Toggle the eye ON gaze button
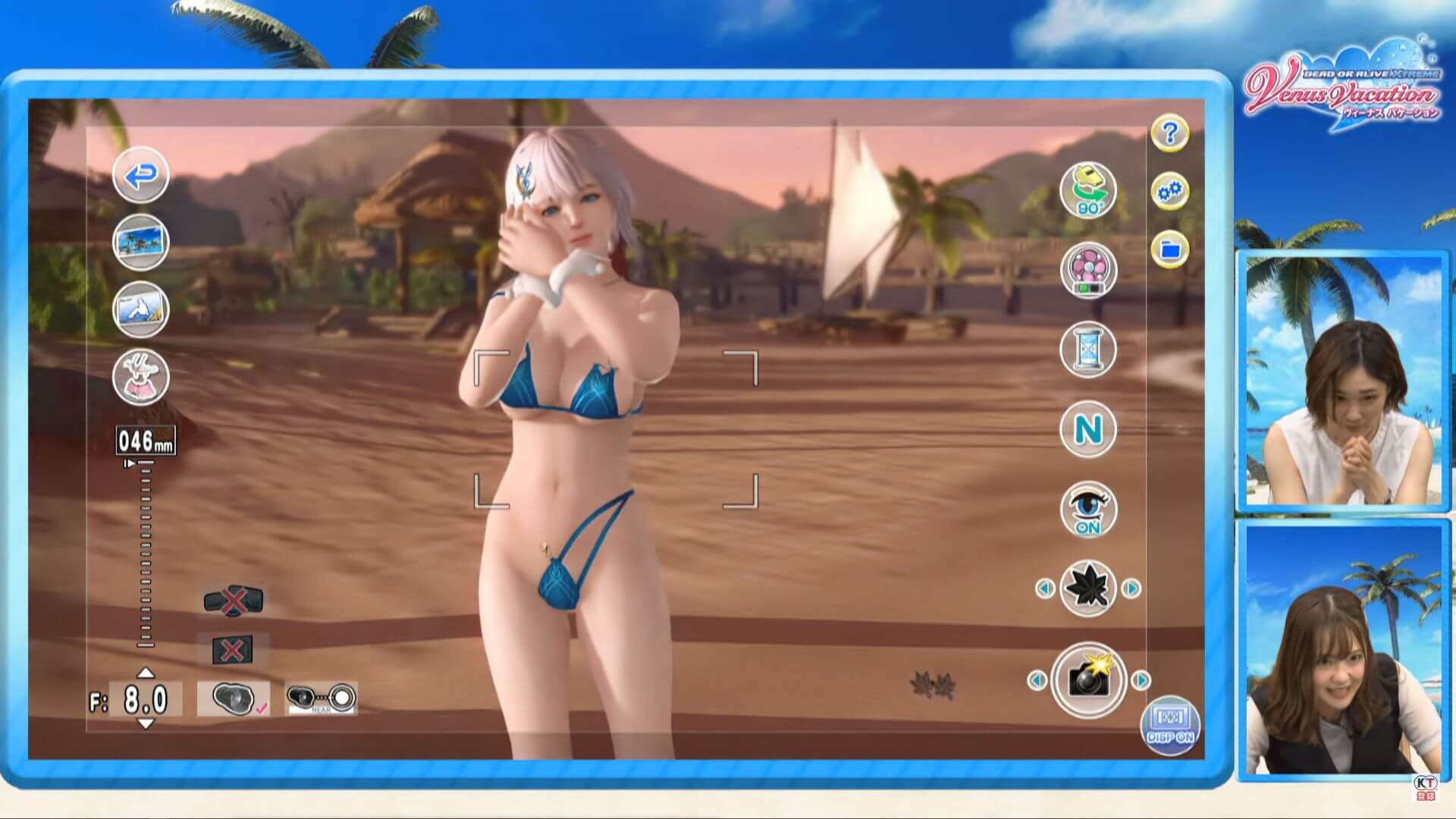Viewport: 1456px width, 819px height. pos(1087,510)
